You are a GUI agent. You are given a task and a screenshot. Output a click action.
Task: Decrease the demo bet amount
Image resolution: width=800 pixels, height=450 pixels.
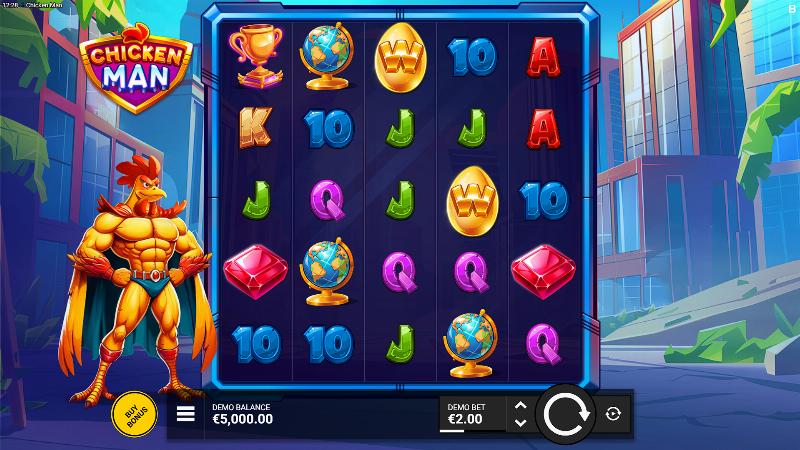tap(519, 422)
